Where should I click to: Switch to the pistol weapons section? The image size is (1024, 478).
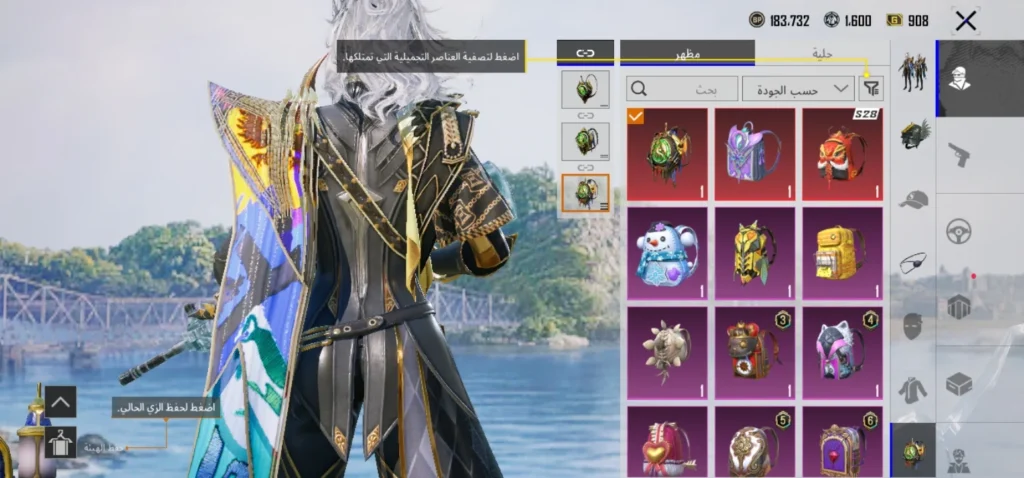959,153
